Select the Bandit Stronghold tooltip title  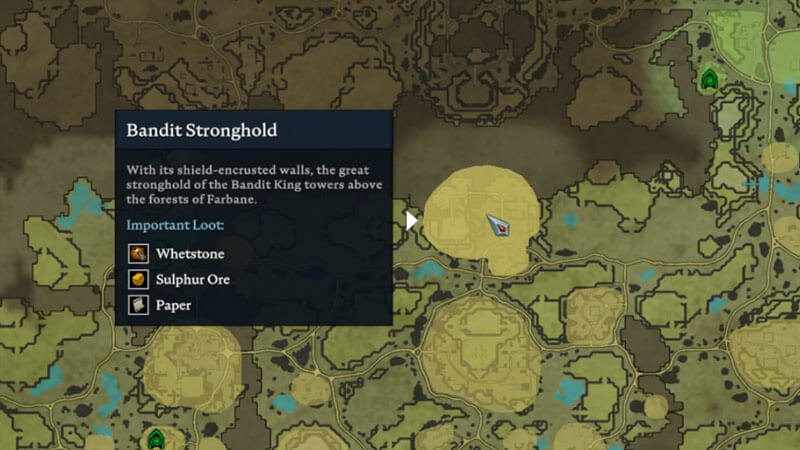coord(201,131)
